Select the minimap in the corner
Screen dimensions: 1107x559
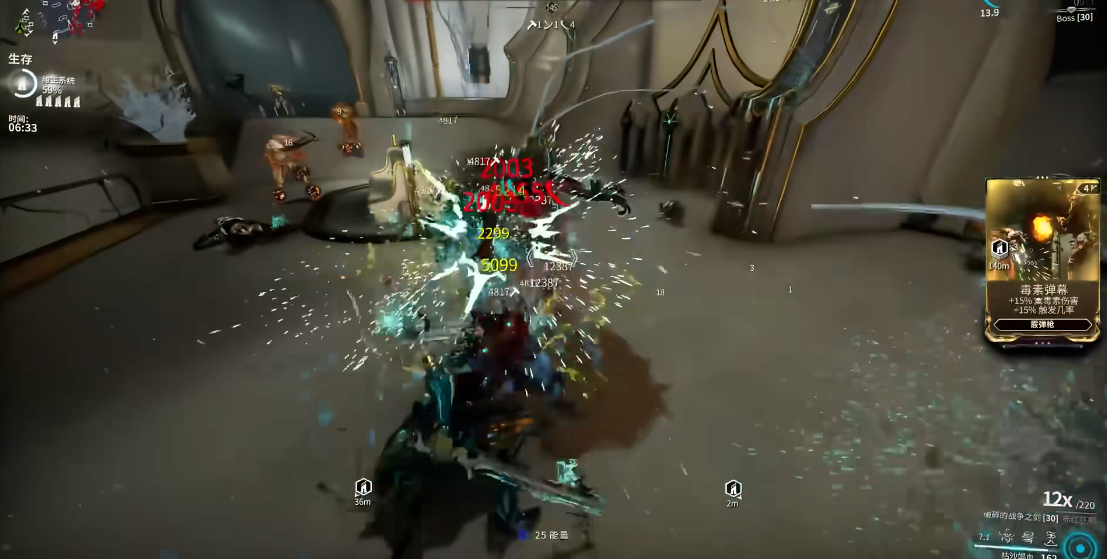click(55, 18)
